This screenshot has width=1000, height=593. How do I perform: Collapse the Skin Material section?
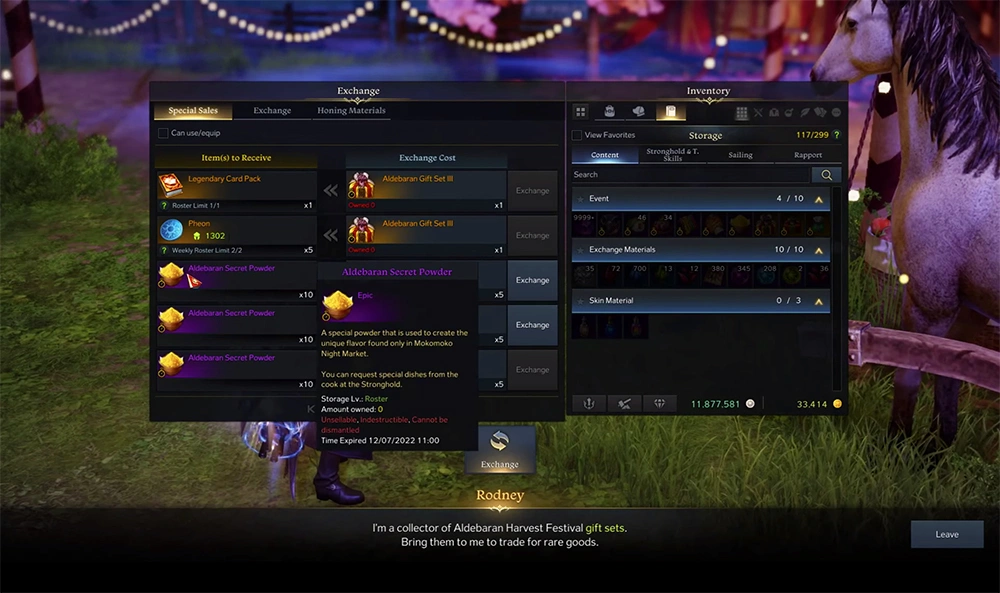(819, 300)
